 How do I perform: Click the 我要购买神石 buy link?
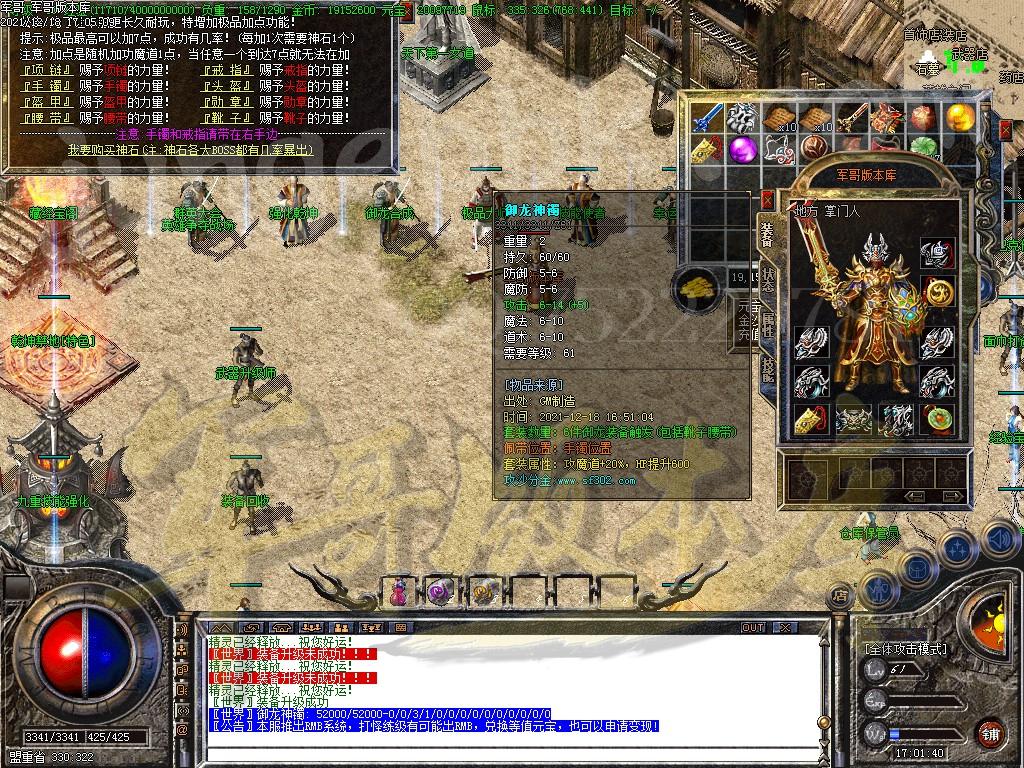(190, 149)
